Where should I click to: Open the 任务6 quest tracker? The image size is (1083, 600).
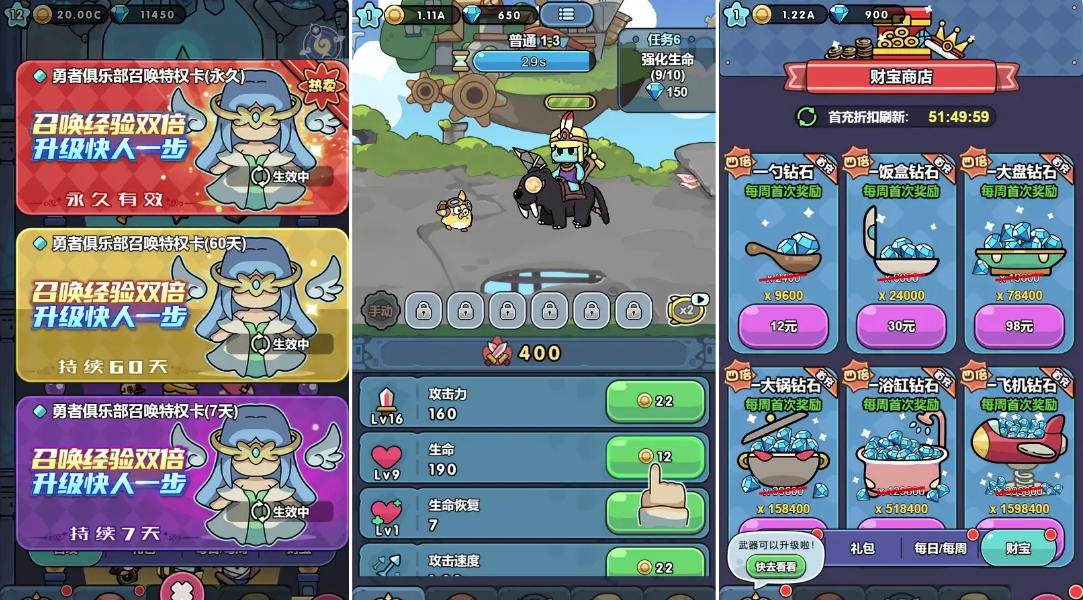(665, 67)
